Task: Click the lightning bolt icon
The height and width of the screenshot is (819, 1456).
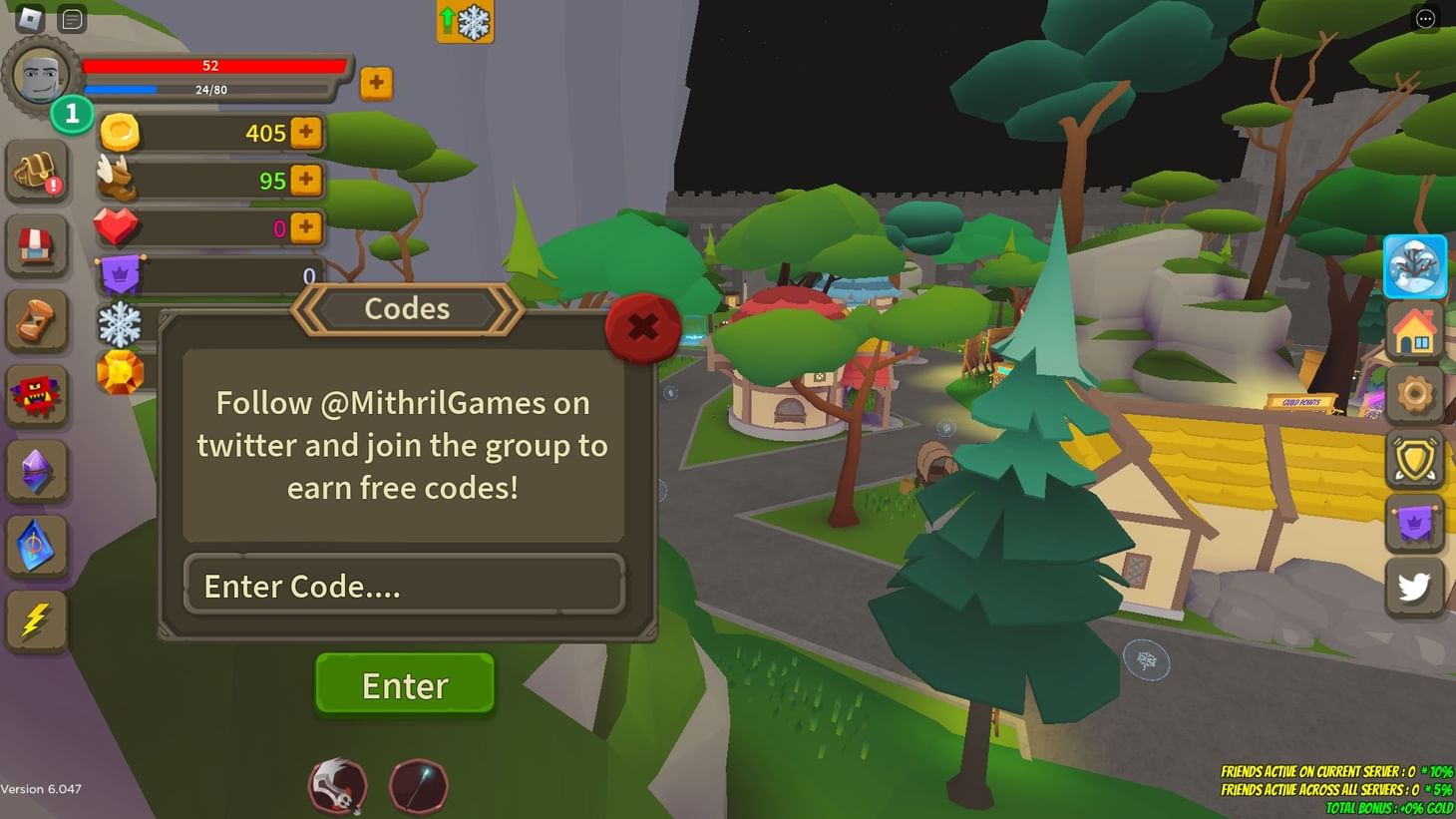Action: pyautogui.click(x=37, y=620)
